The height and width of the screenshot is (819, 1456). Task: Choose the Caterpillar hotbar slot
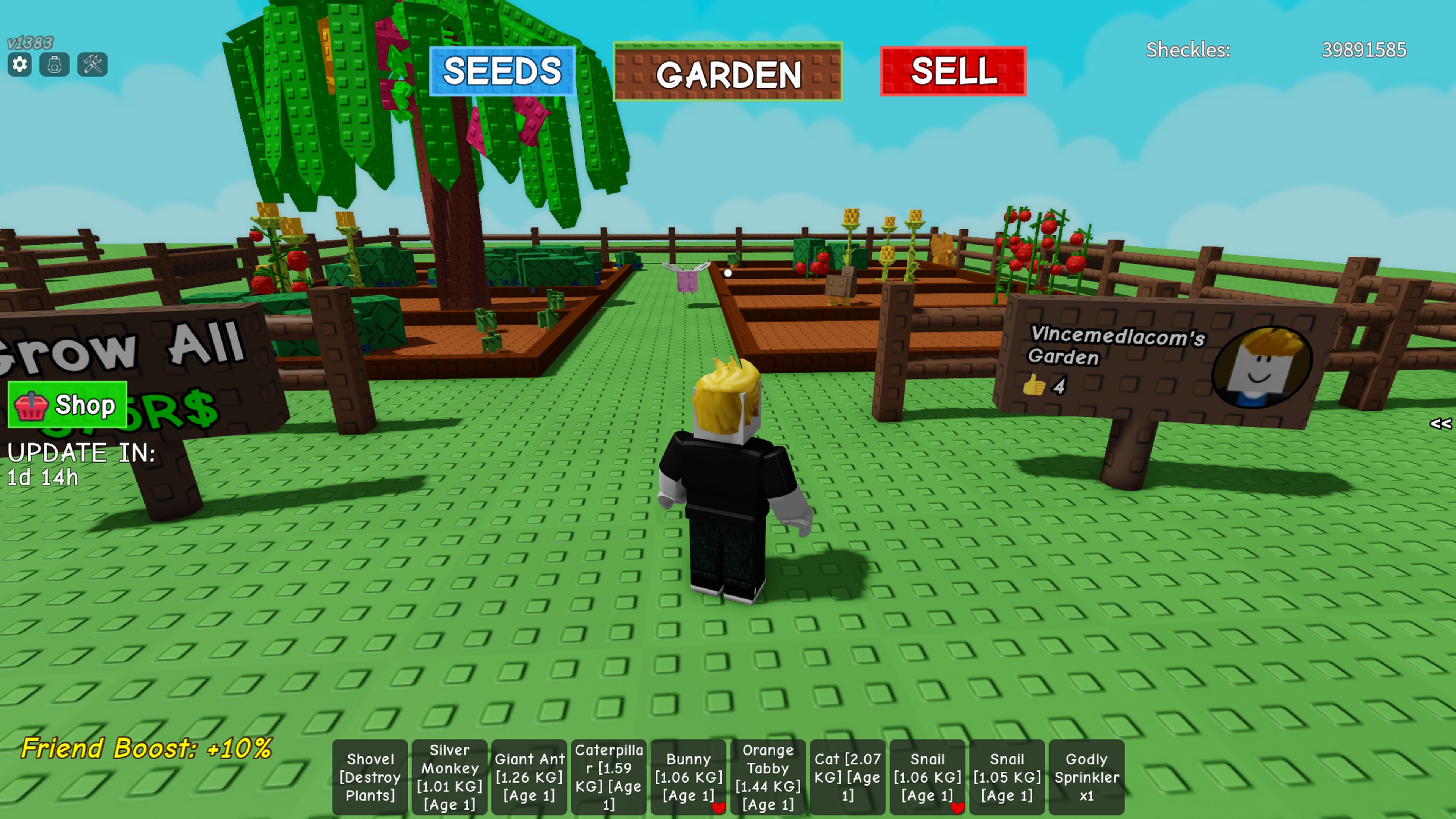coord(609,777)
